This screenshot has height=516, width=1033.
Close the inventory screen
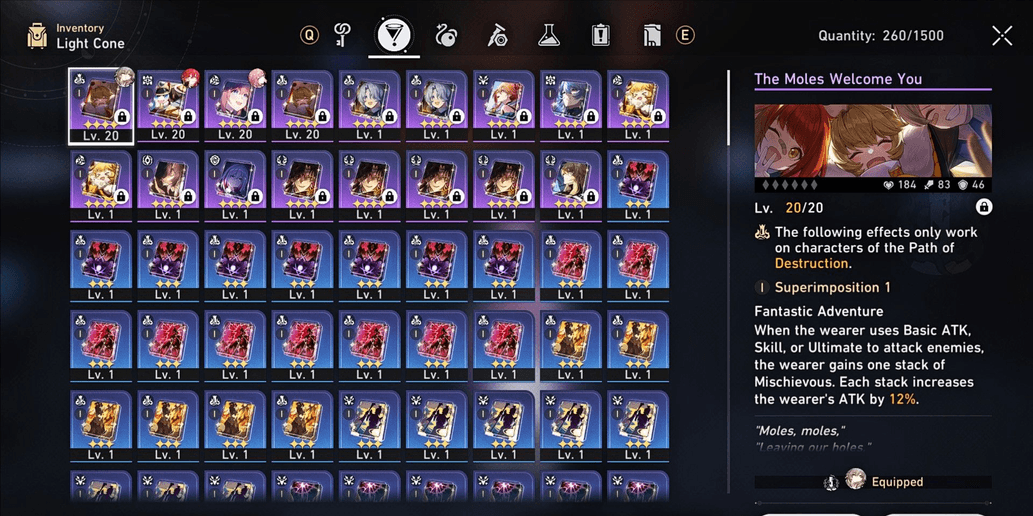[1002, 36]
